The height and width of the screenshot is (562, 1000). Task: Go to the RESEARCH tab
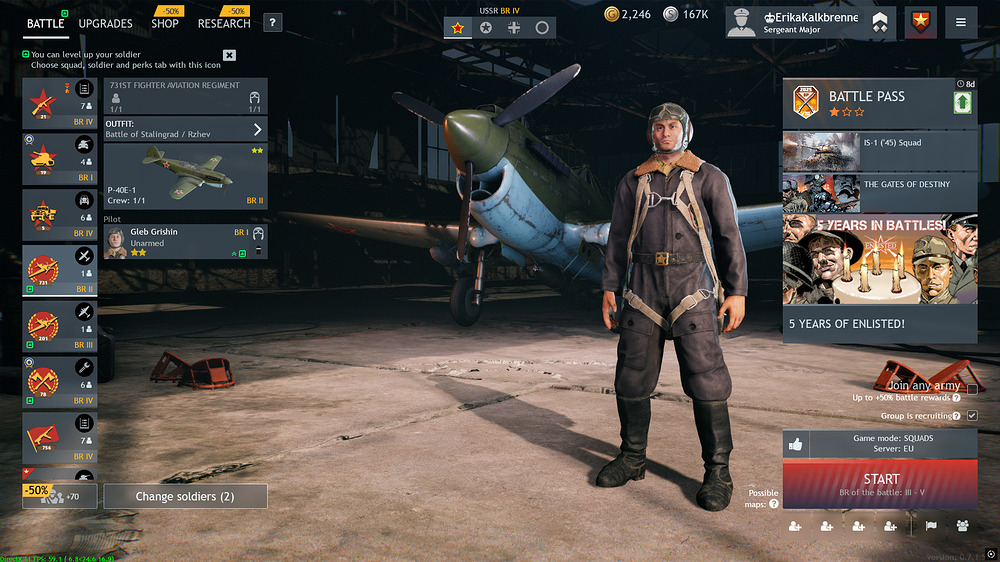[224, 23]
